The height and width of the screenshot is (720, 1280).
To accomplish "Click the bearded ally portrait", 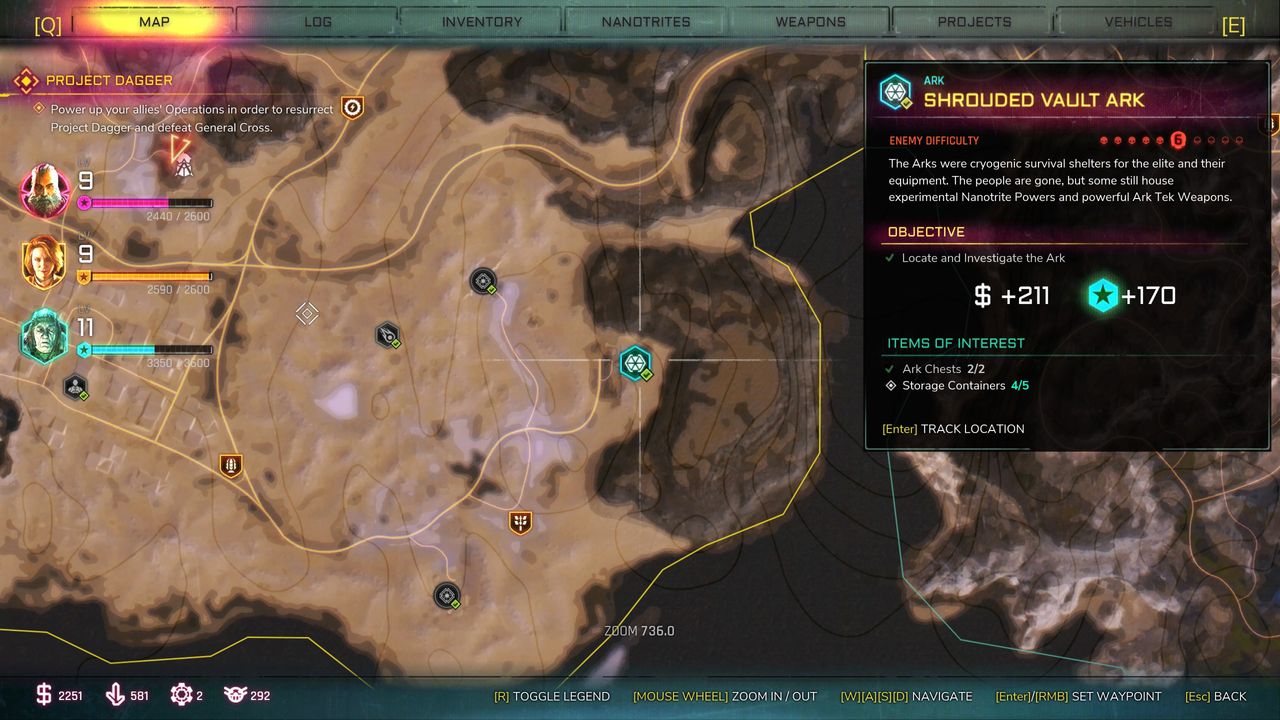I will [46, 190].
